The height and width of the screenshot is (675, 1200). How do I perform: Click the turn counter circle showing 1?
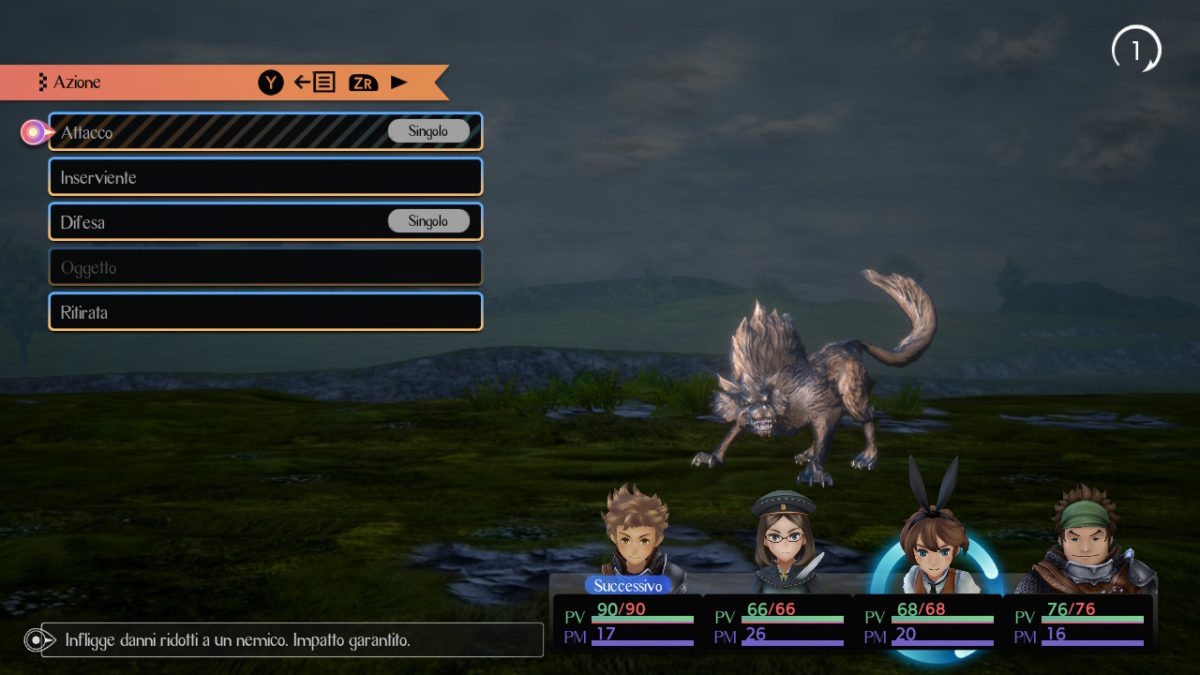pyautogui.click(x=1135, y=50)
